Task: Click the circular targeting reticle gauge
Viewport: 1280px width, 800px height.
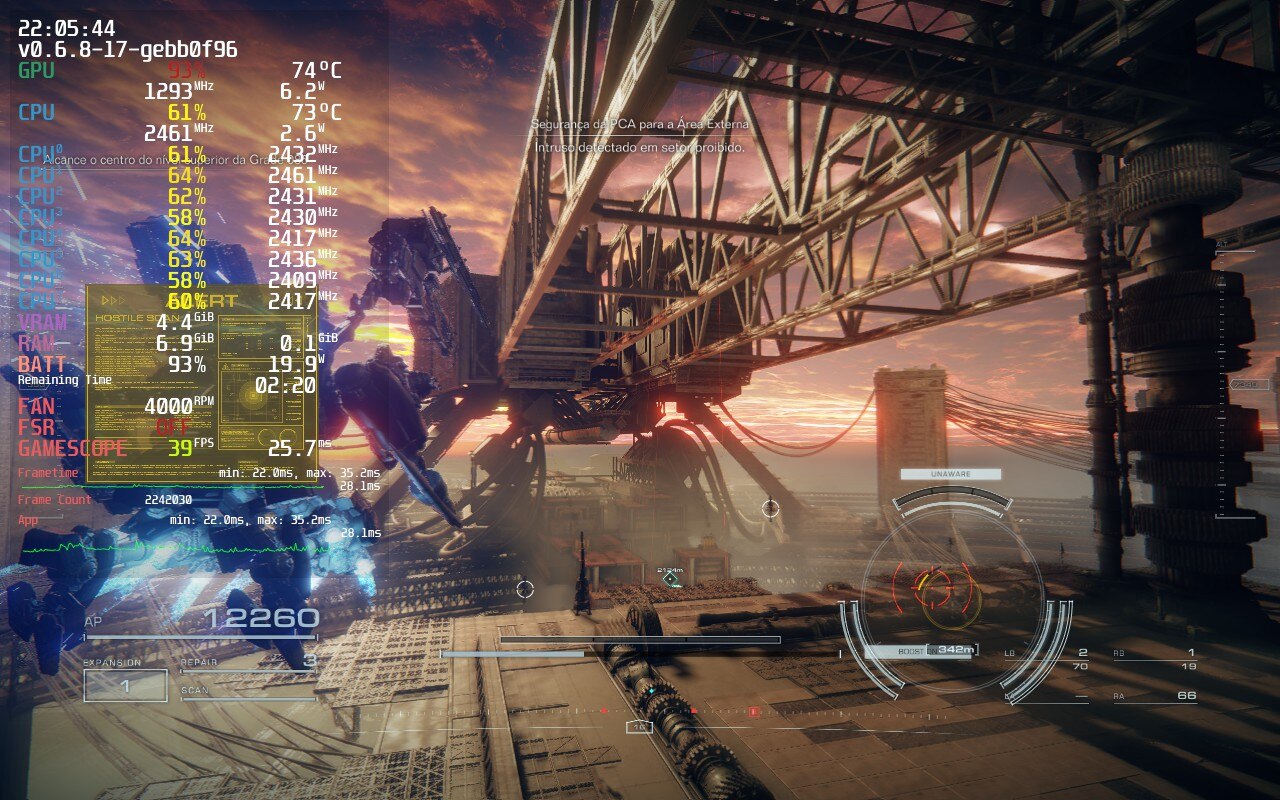Action: pos(937,588)
